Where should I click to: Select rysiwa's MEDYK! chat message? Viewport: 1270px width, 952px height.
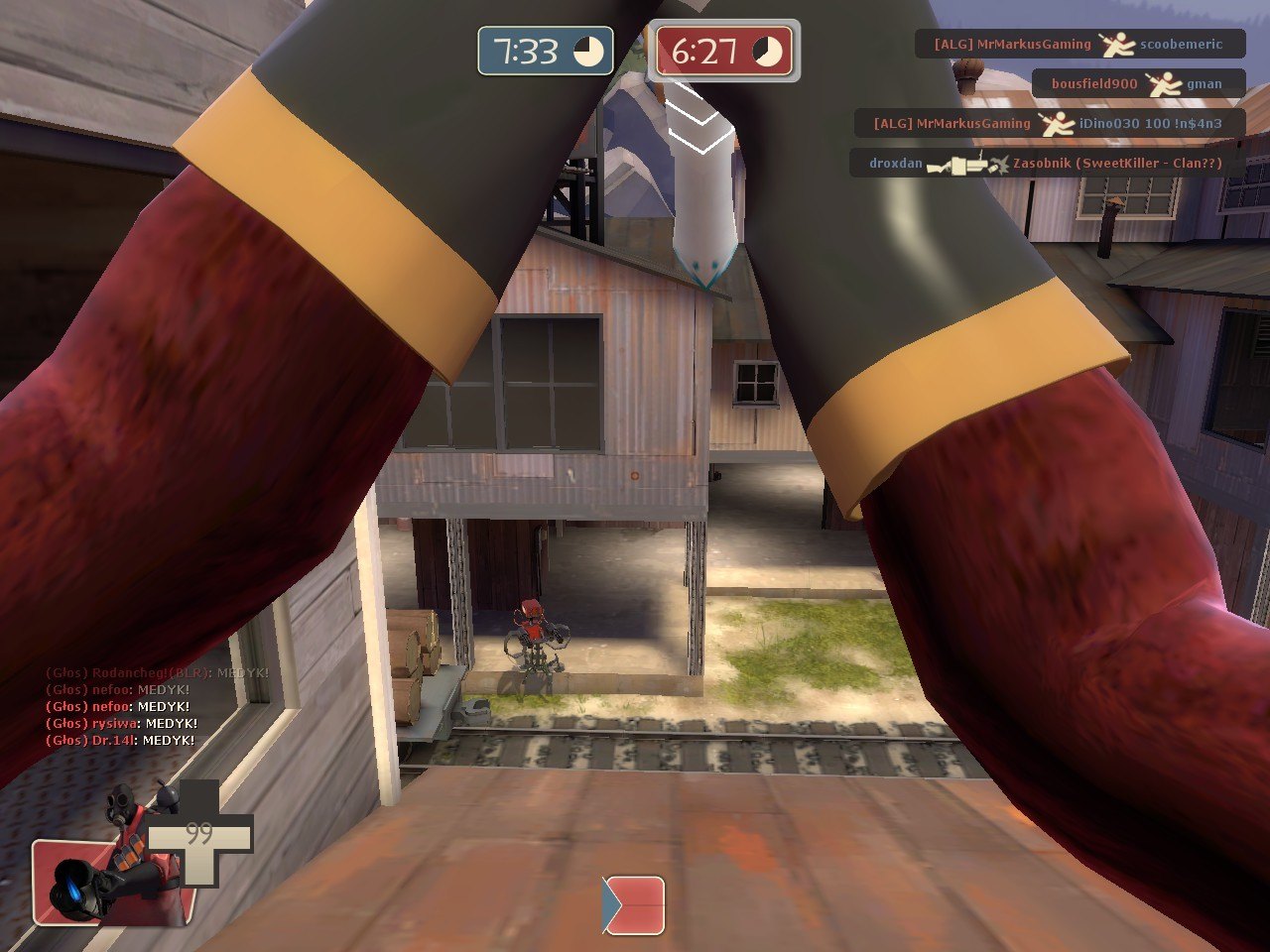[x=122, y=723]
